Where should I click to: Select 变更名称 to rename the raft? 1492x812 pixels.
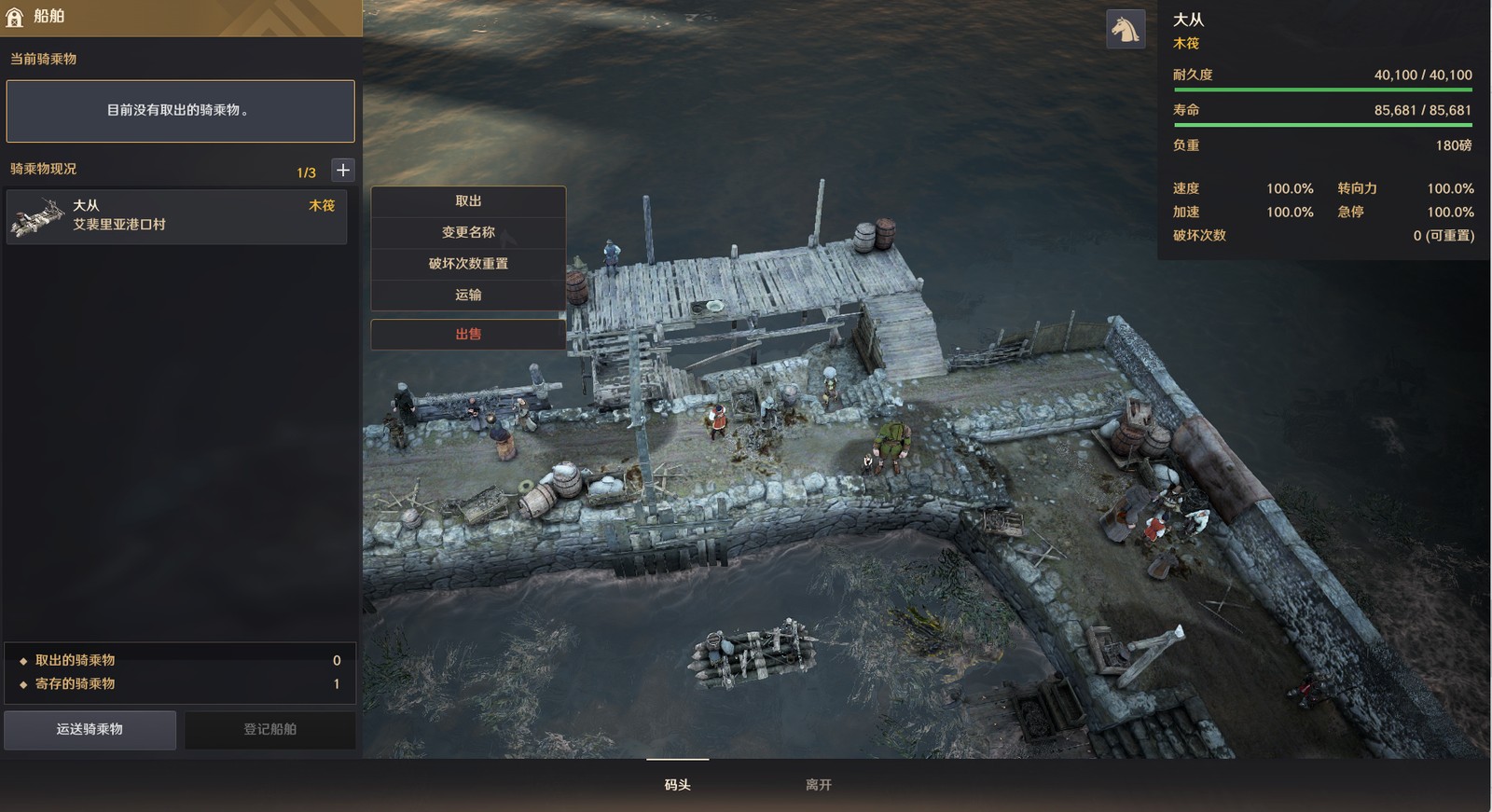[468, 232]
